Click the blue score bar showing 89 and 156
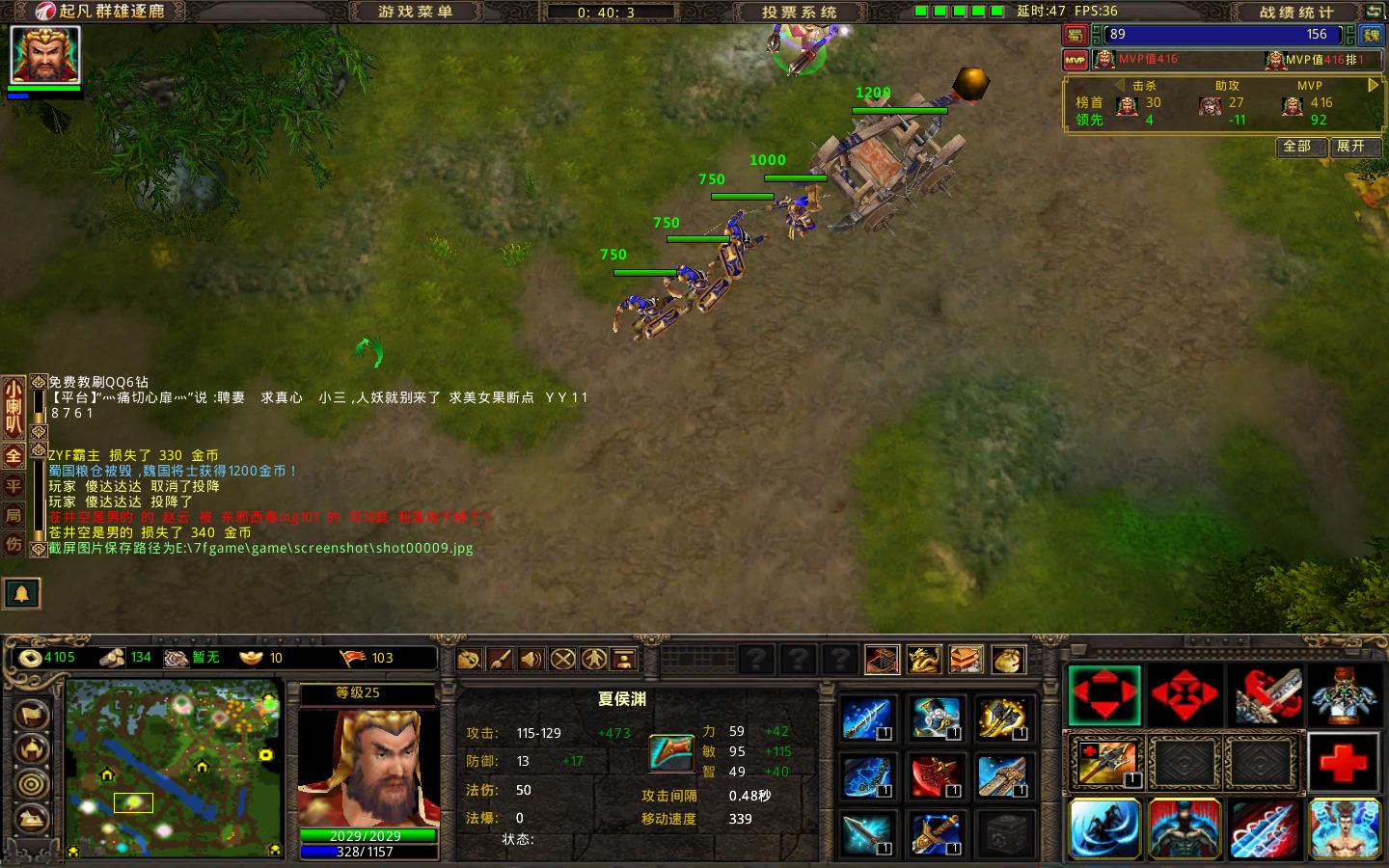 1220,35
